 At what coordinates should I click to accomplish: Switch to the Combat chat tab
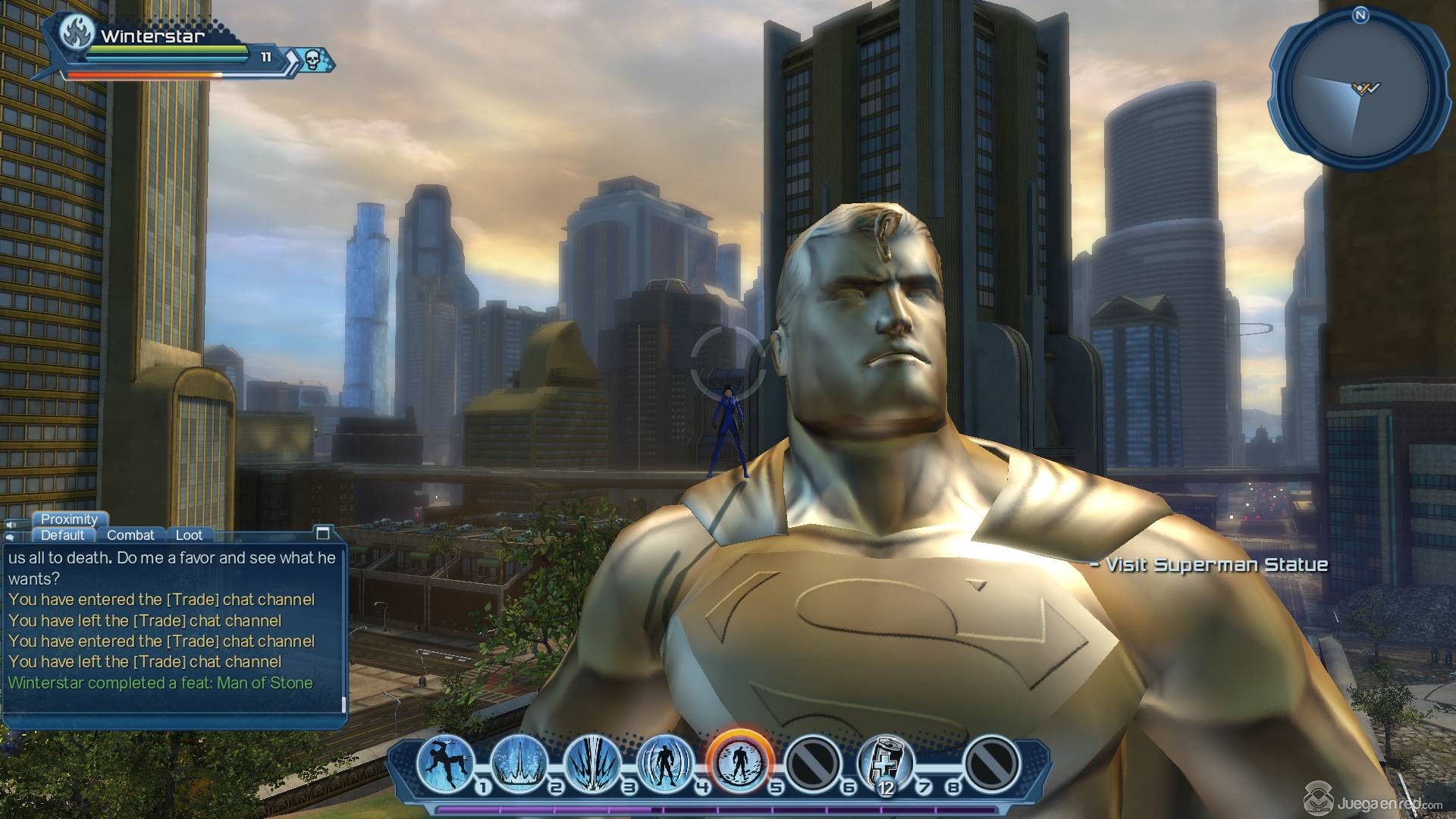tap(130, 535)
